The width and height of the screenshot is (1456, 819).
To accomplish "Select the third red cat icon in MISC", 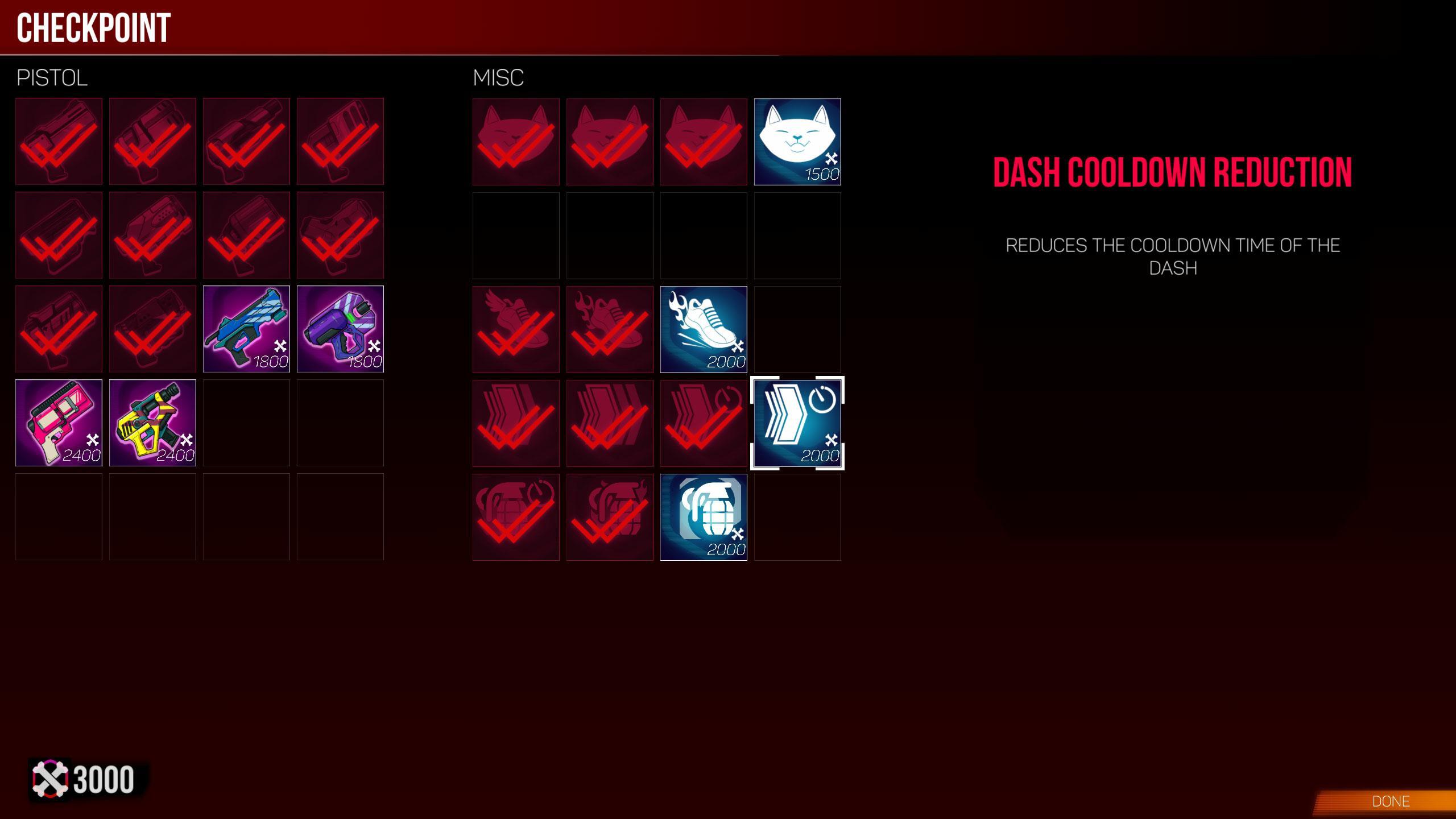I will 704,141.
